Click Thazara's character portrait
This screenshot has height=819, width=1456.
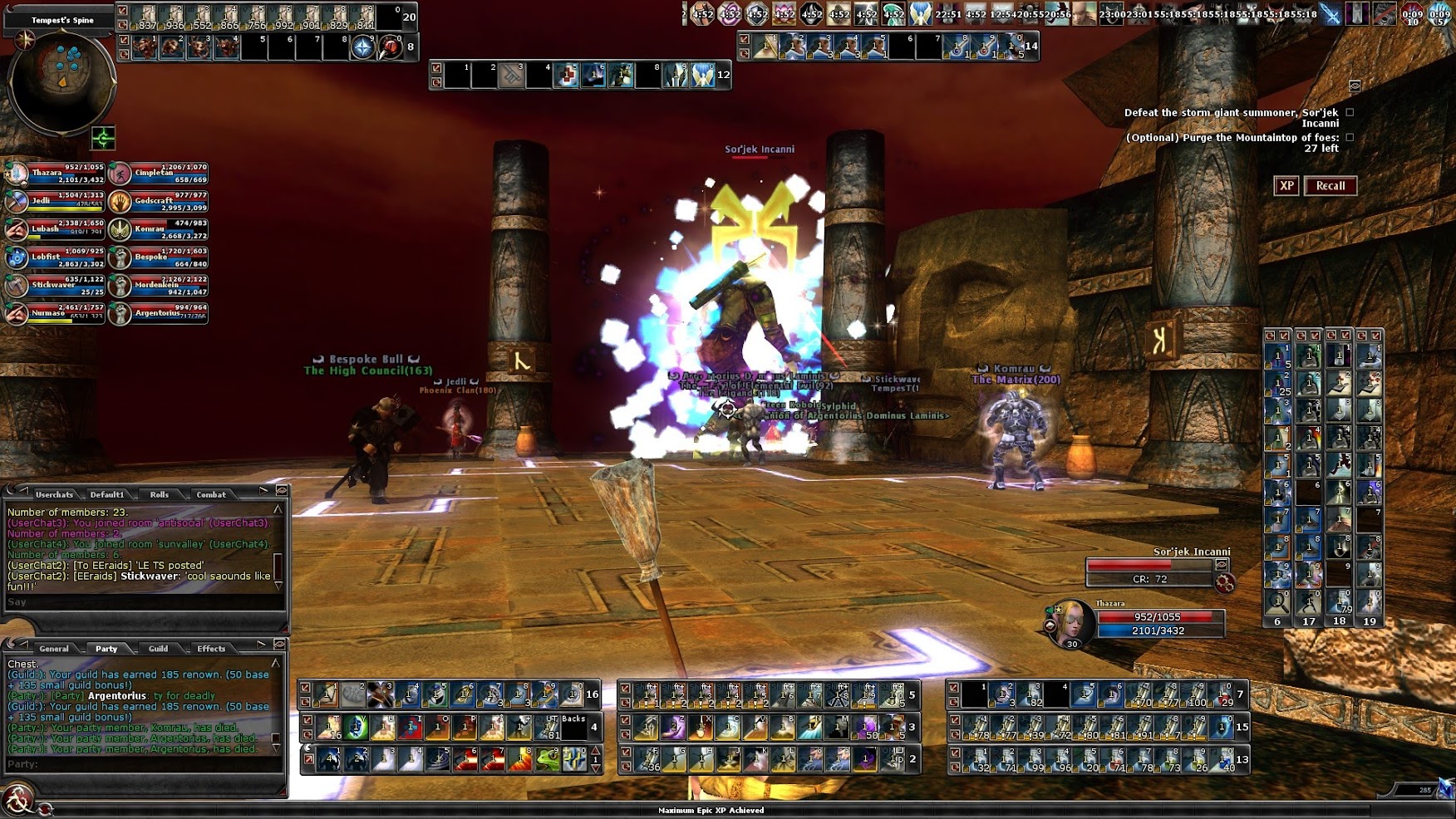click(1070, 624)
